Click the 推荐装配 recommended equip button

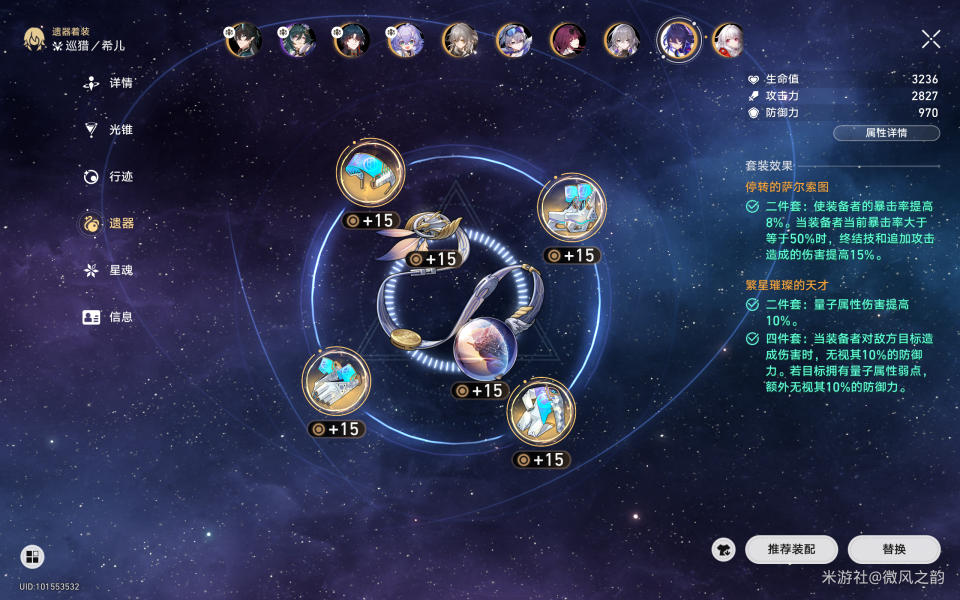pyautogui.click(x=791, y=549)
